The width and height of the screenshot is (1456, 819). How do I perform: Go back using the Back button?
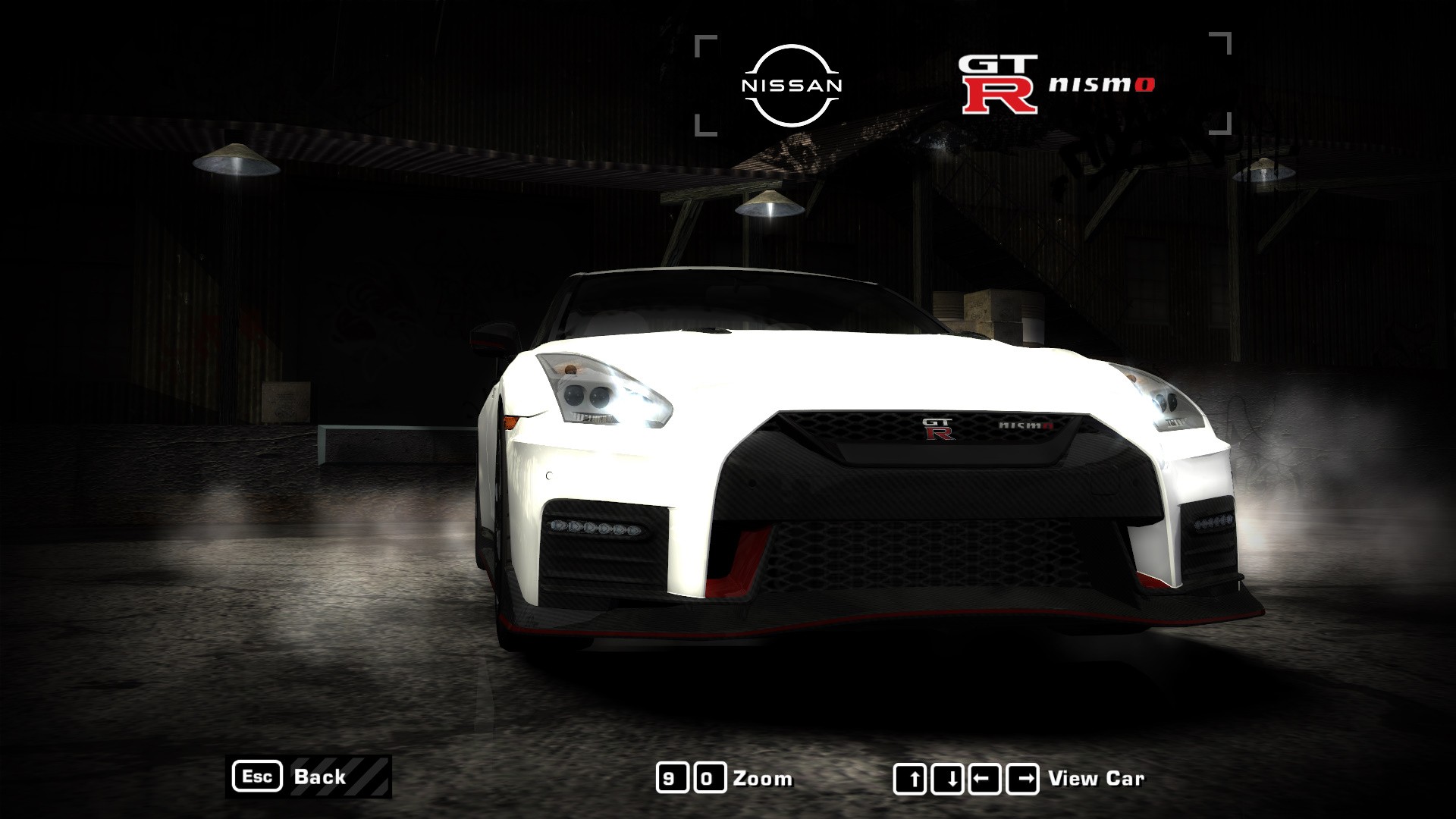309,777
